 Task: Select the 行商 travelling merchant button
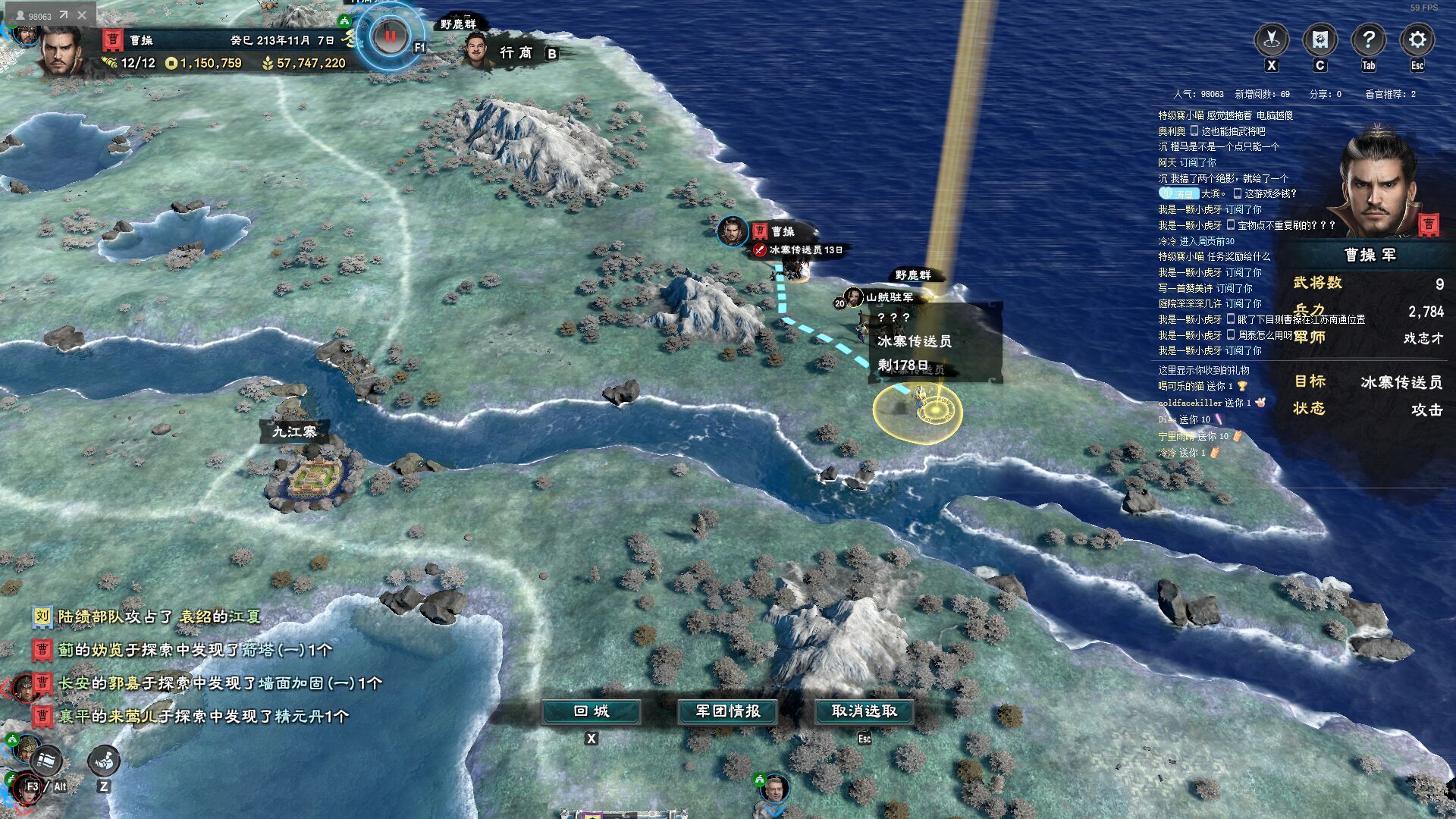click(x=516, y=52)
